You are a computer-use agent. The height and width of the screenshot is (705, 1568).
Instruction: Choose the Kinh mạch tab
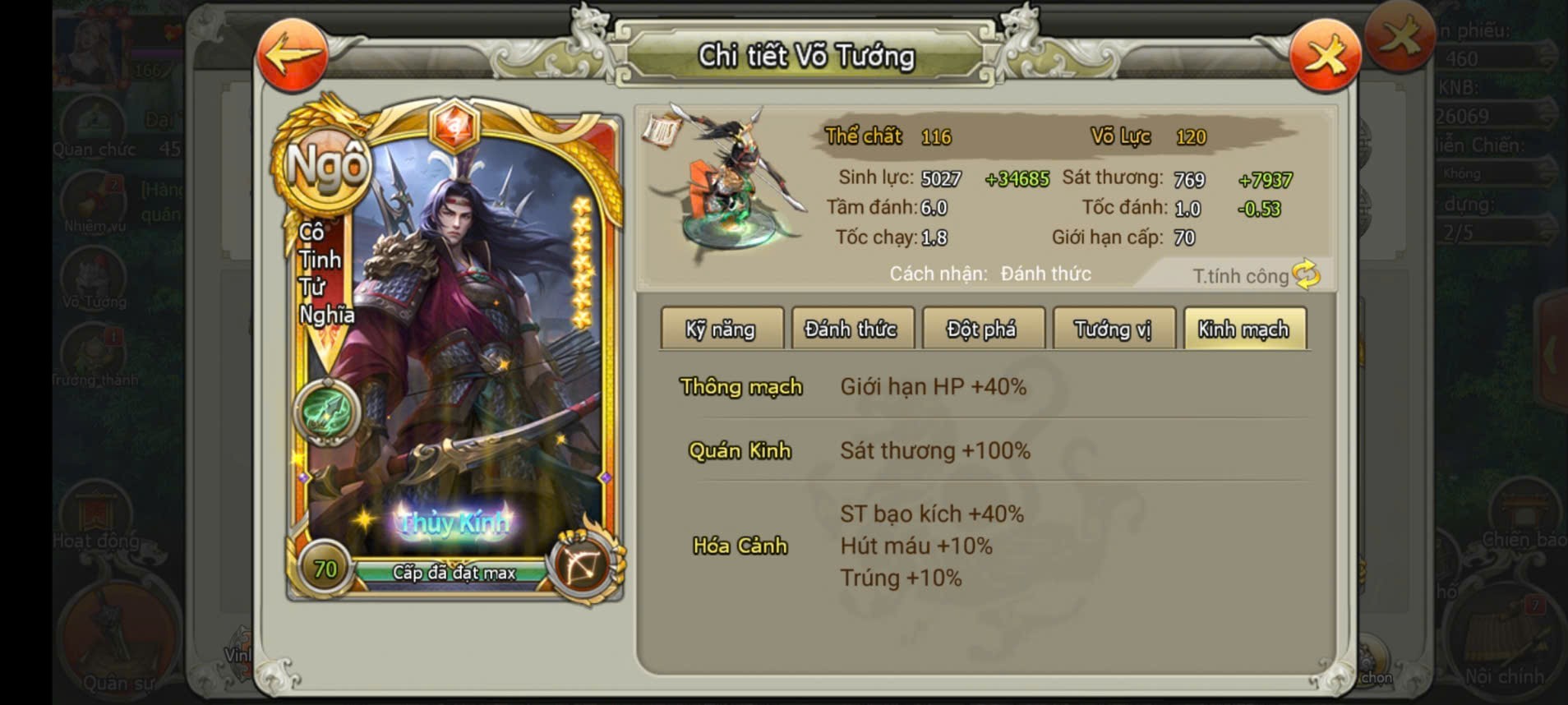1243,329
